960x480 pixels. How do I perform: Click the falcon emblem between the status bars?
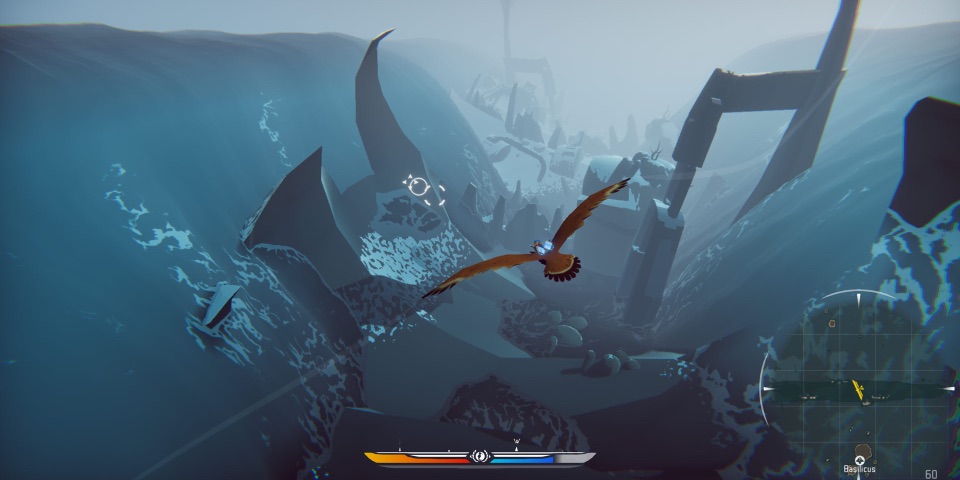tap(479, 458)
